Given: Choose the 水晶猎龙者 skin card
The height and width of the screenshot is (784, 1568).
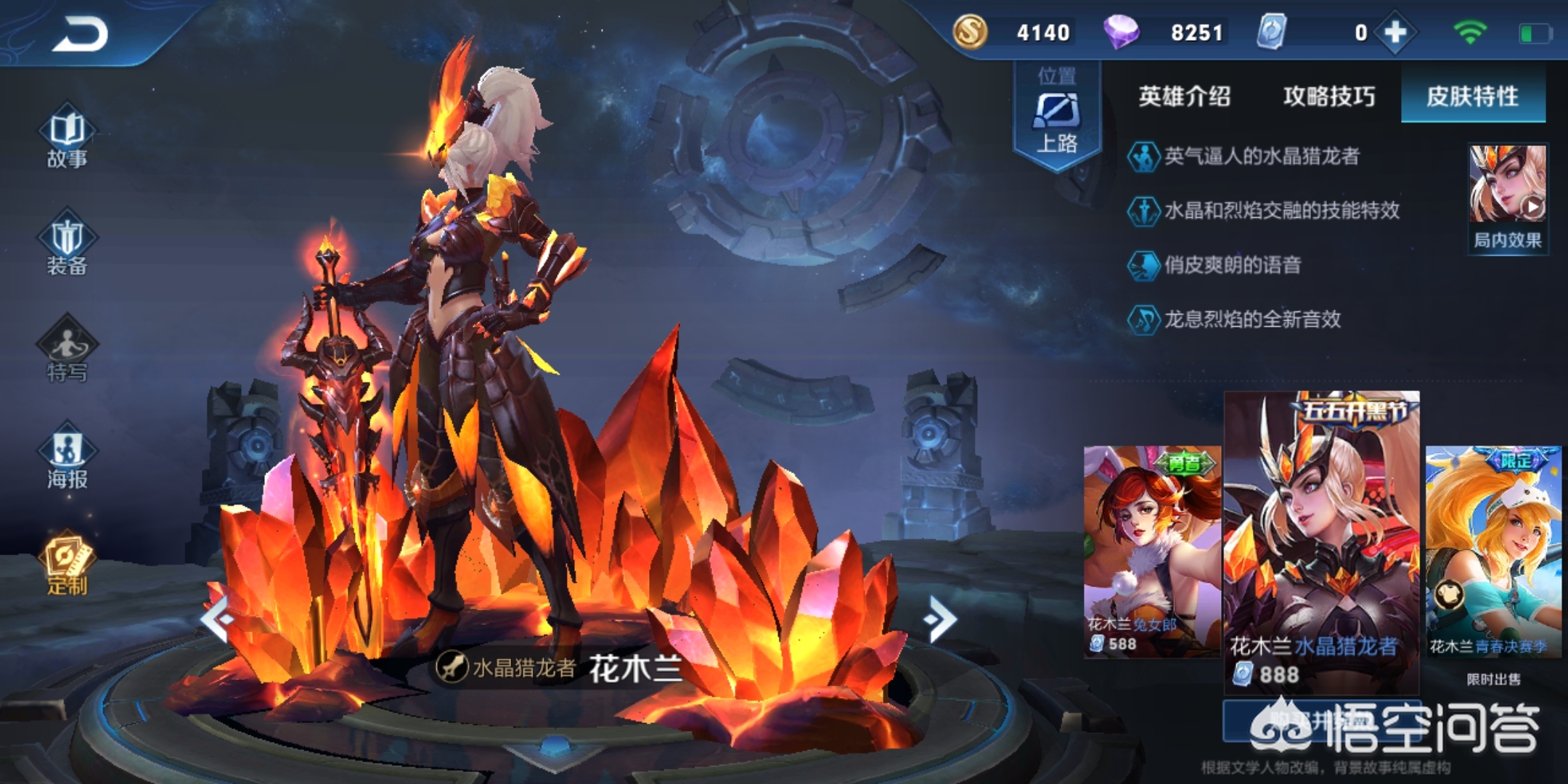Looking at the screenshot, I should (x=1321, y=541).
